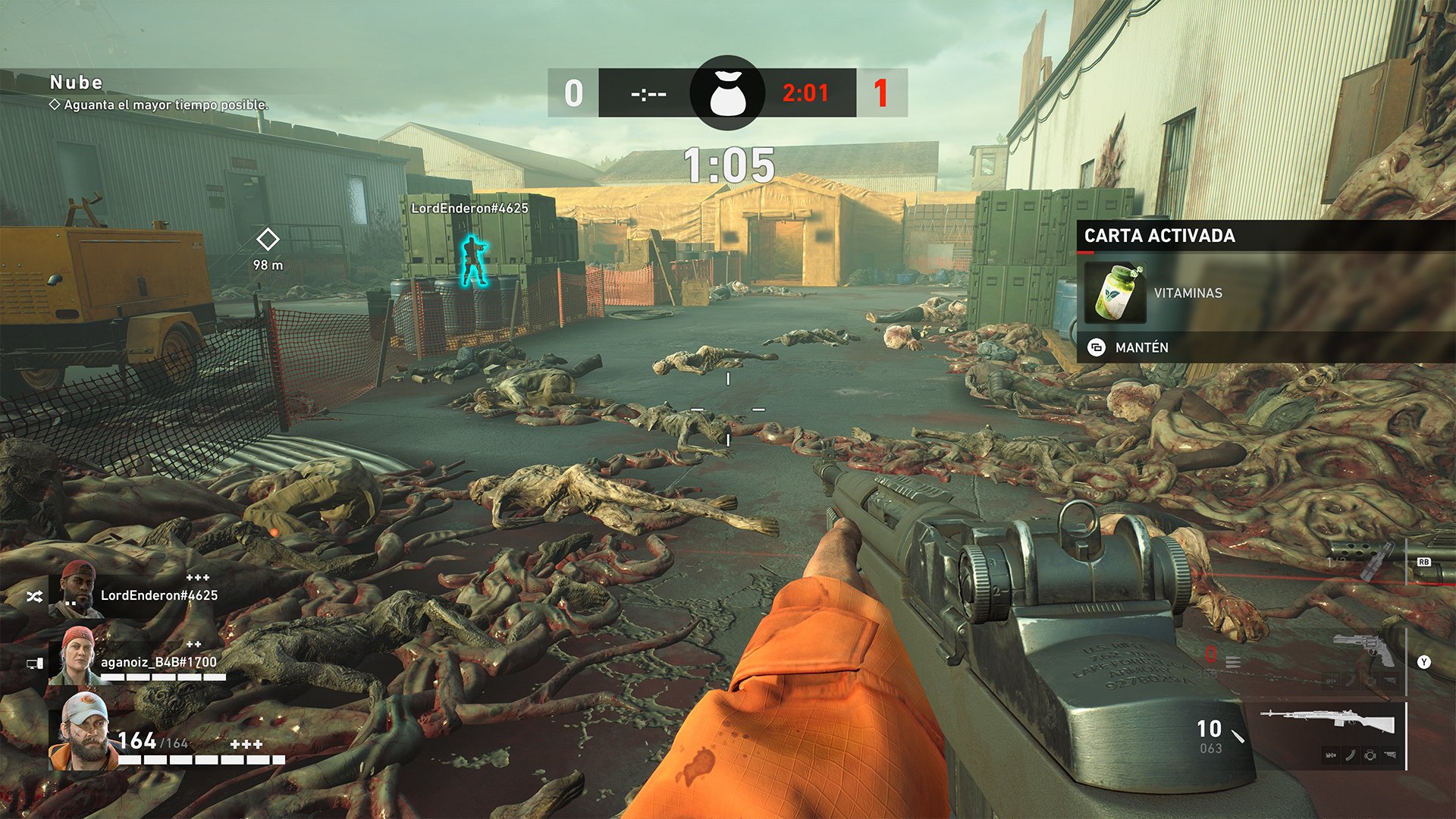The height and width of the screenshot is (819, 1456).
Task: Click the monitor icon beside aganoiz_B4B#1700
Action: (x=35, y=664)
